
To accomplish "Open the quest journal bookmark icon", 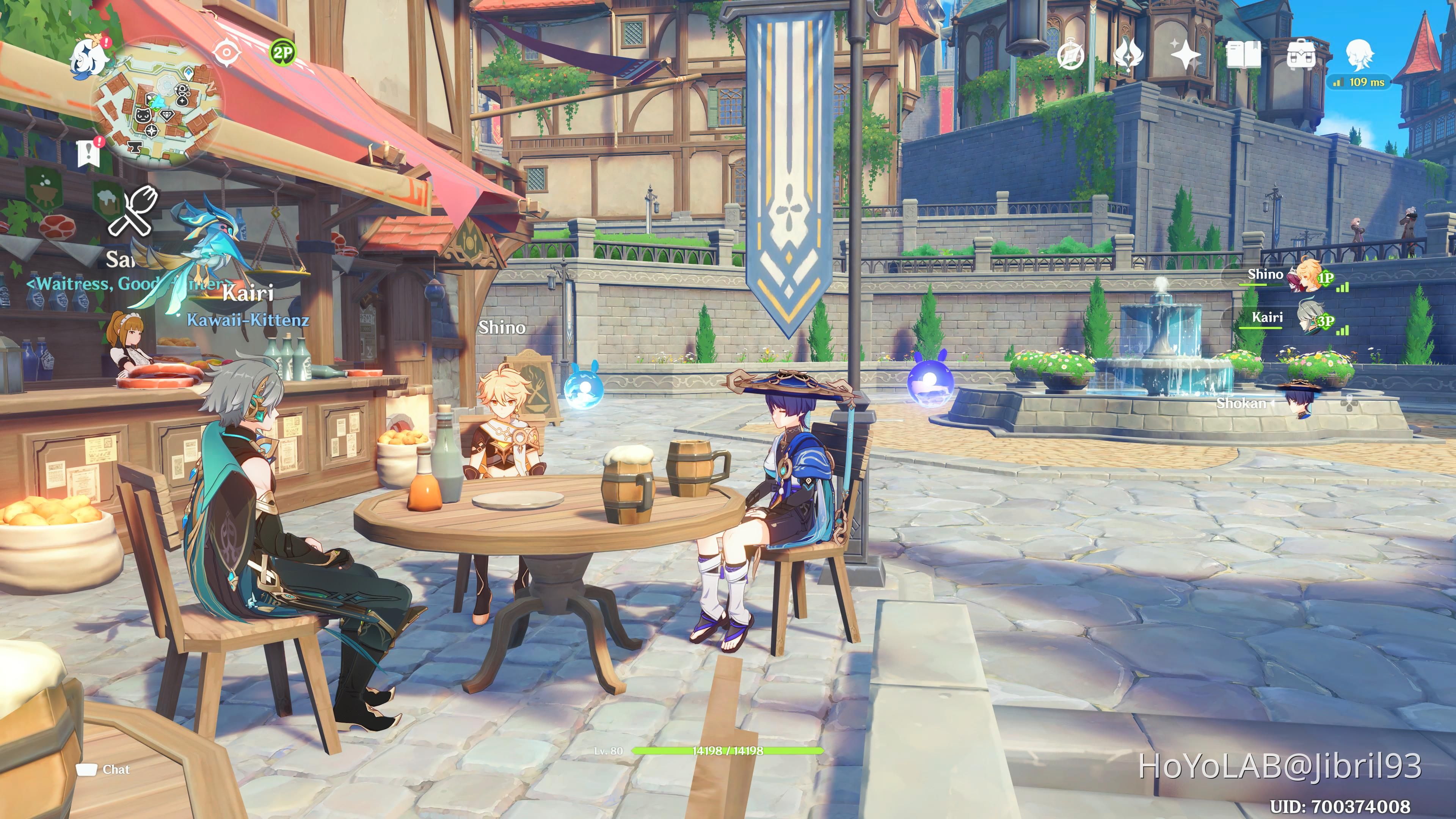I will pyautogui.click(x=89, y=151).
